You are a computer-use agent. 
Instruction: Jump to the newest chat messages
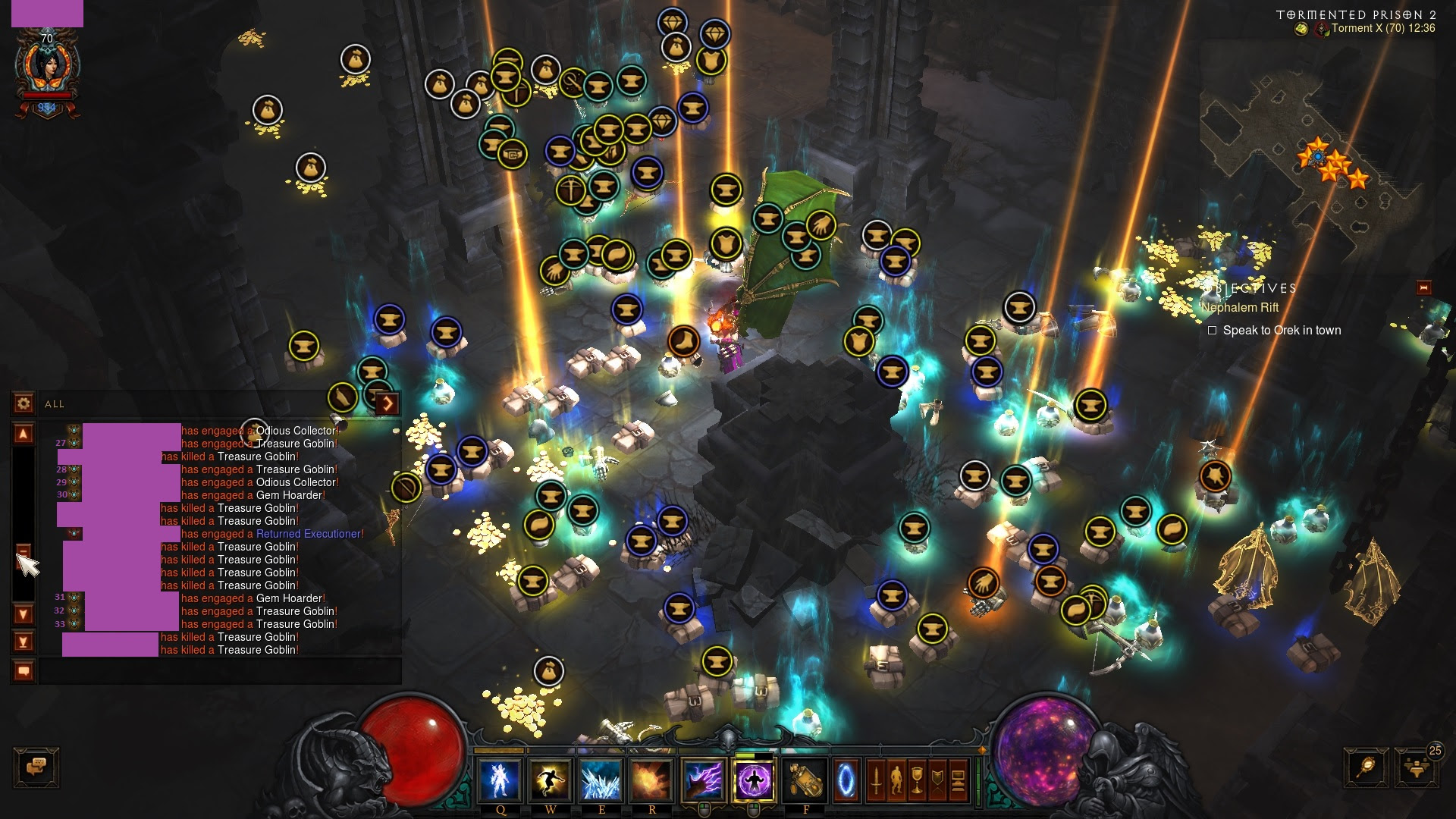point(24,642)
